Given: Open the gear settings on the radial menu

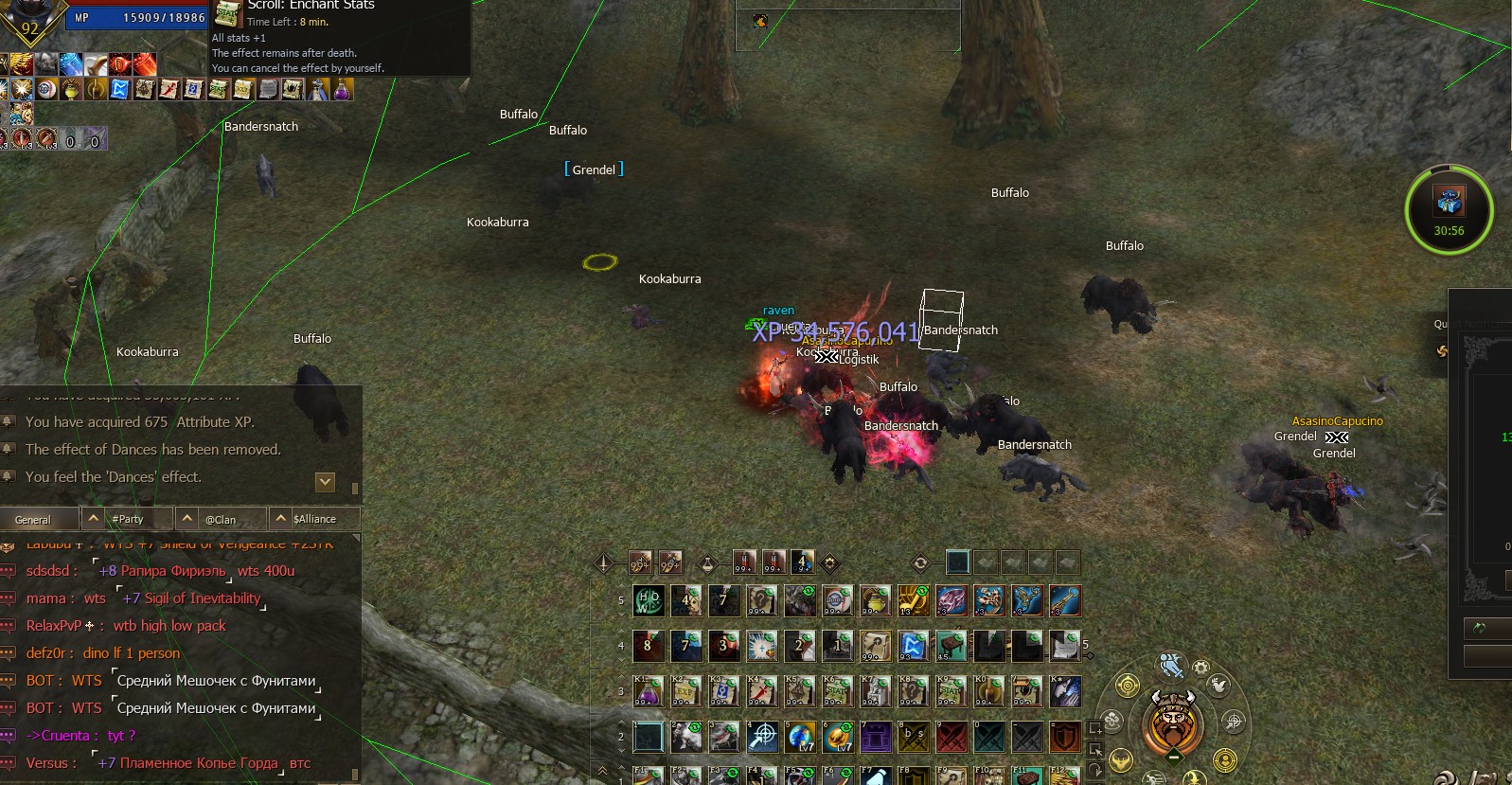Looking at the screenshot, I should (1201, 668).
